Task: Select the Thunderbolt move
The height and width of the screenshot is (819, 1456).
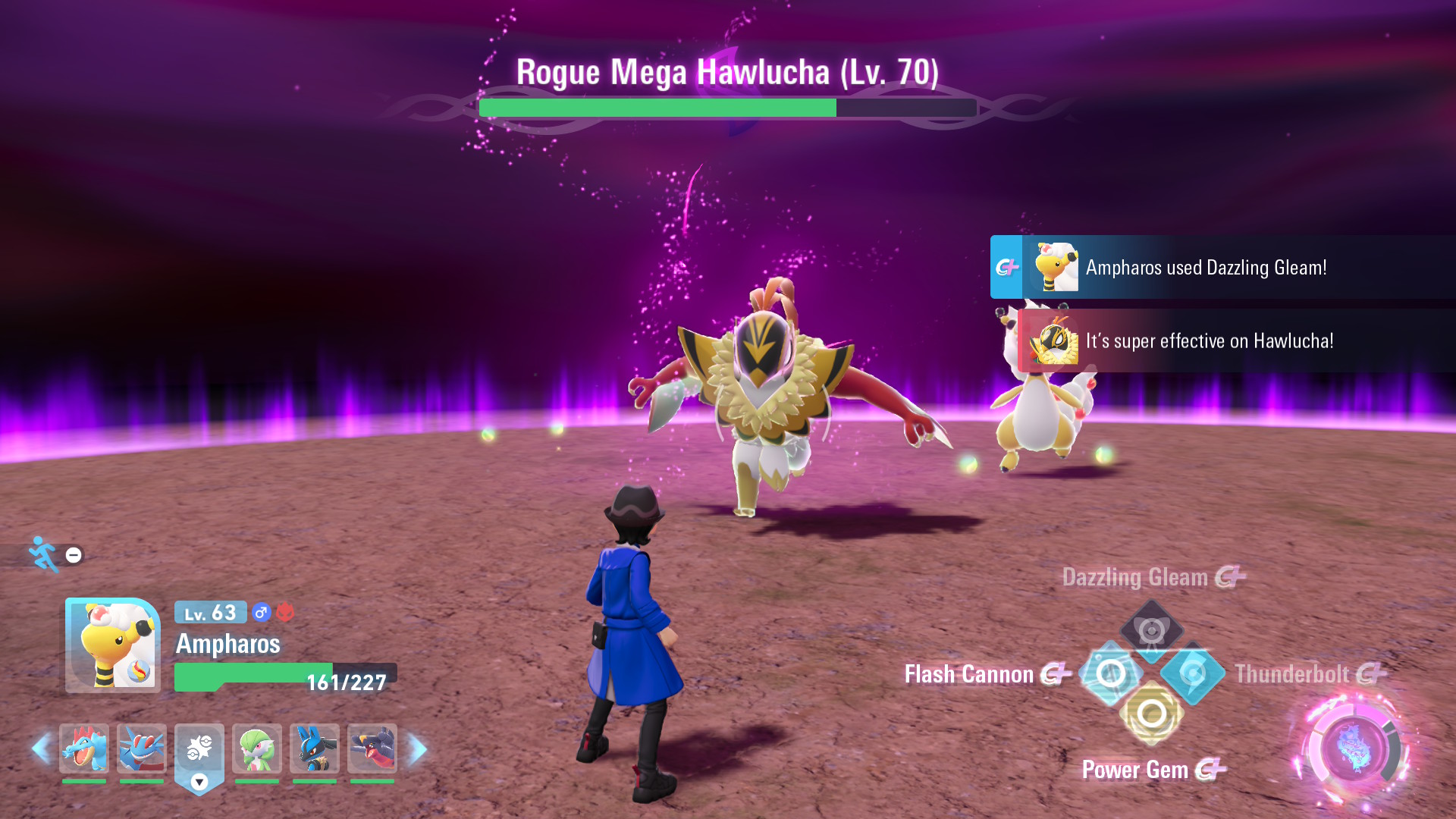Action: pos(1192,673)
